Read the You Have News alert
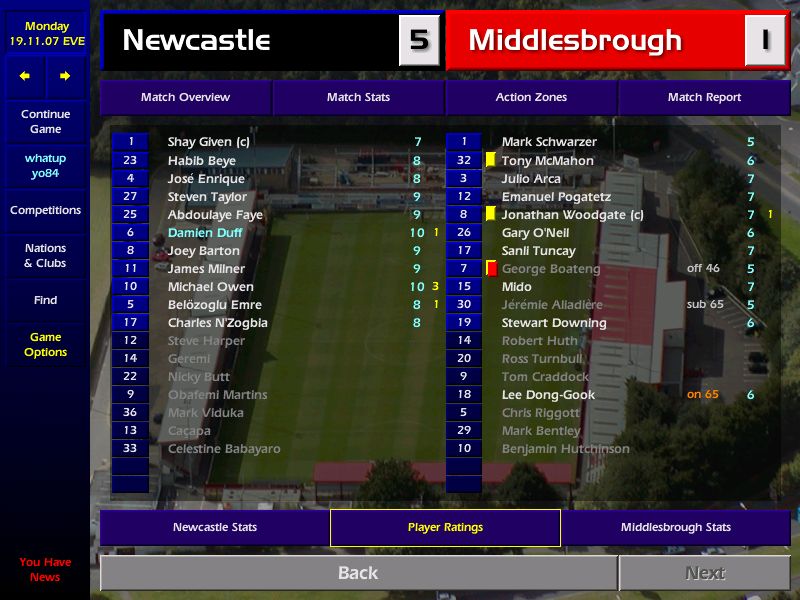The height and width of the screenshot is (600, 800). [45, 569]
